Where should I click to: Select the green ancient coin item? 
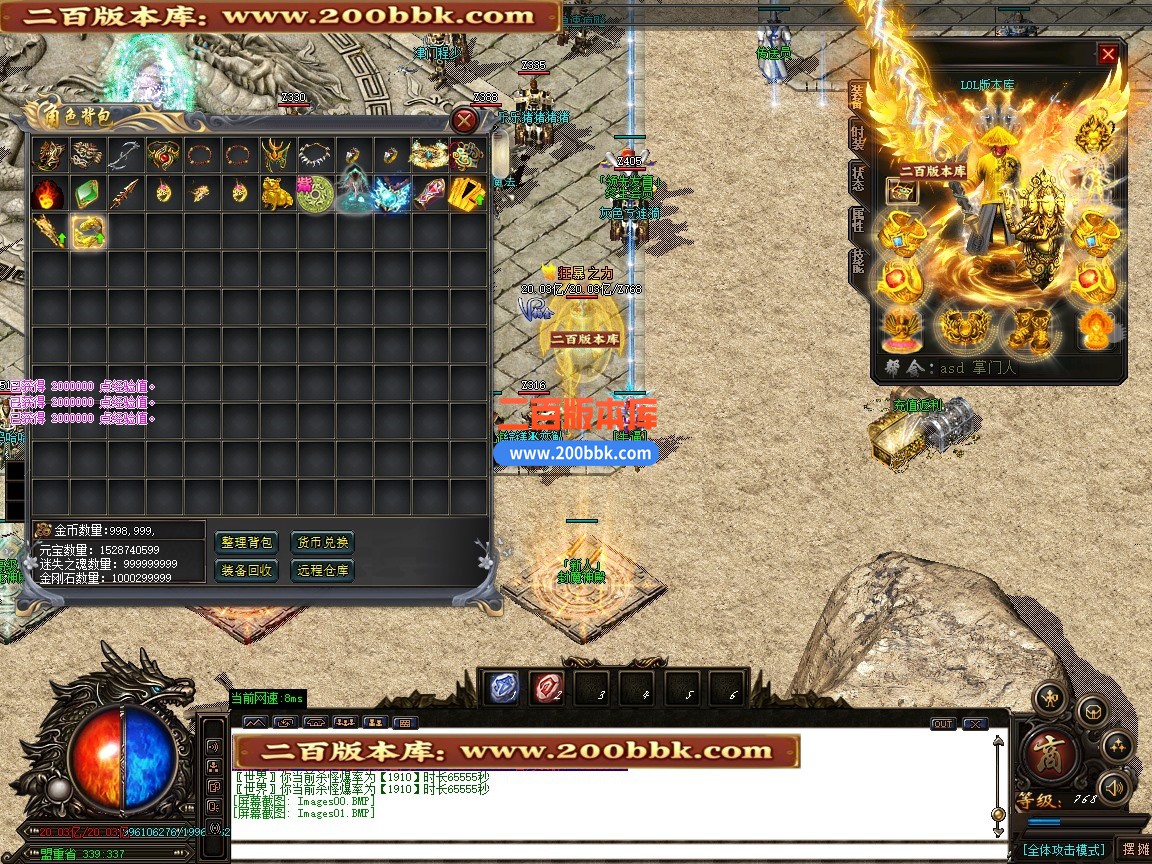pyautogui.click(x=315, y=194)
